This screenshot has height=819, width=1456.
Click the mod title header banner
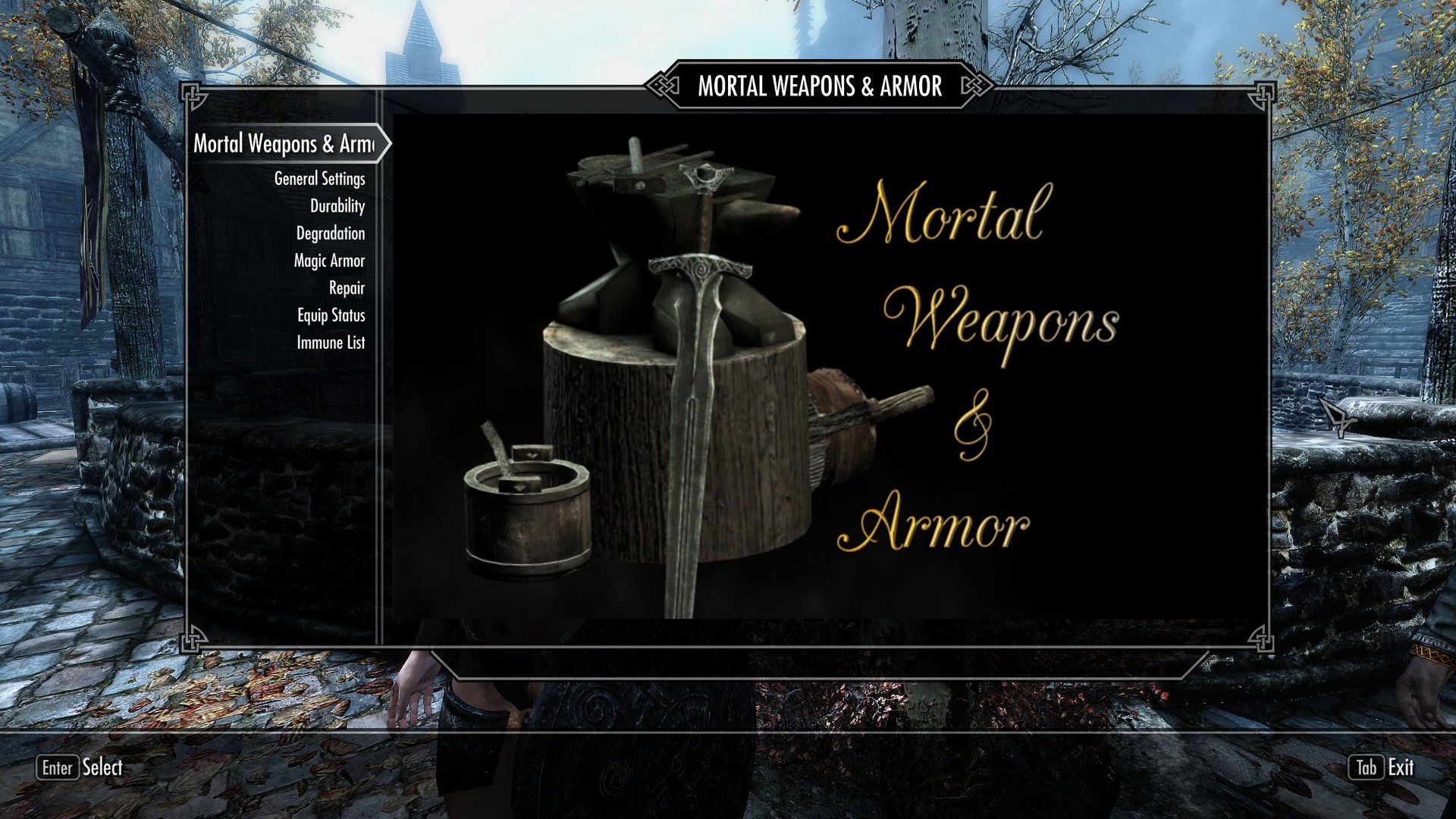(820, 86)
